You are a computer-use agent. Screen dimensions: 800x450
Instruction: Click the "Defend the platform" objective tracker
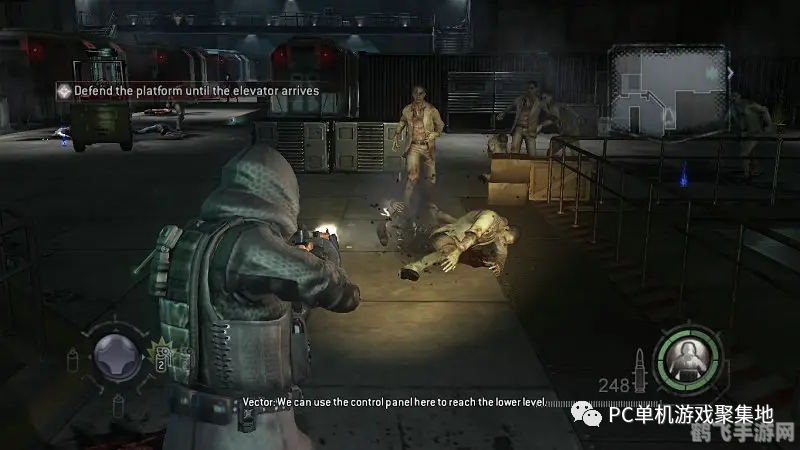click(x=186, y=90)
